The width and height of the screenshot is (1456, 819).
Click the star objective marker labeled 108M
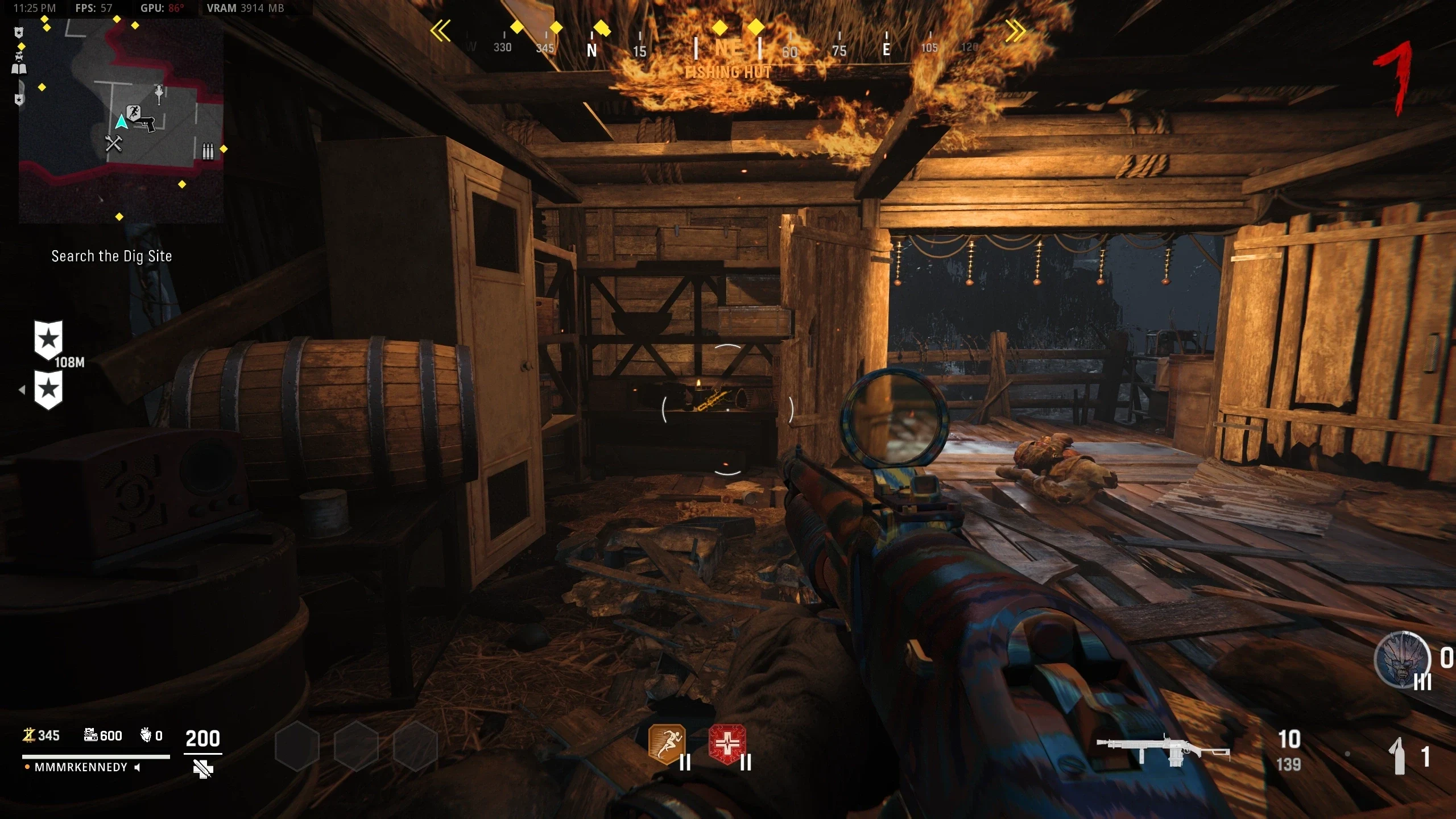[x=49, y=340]
